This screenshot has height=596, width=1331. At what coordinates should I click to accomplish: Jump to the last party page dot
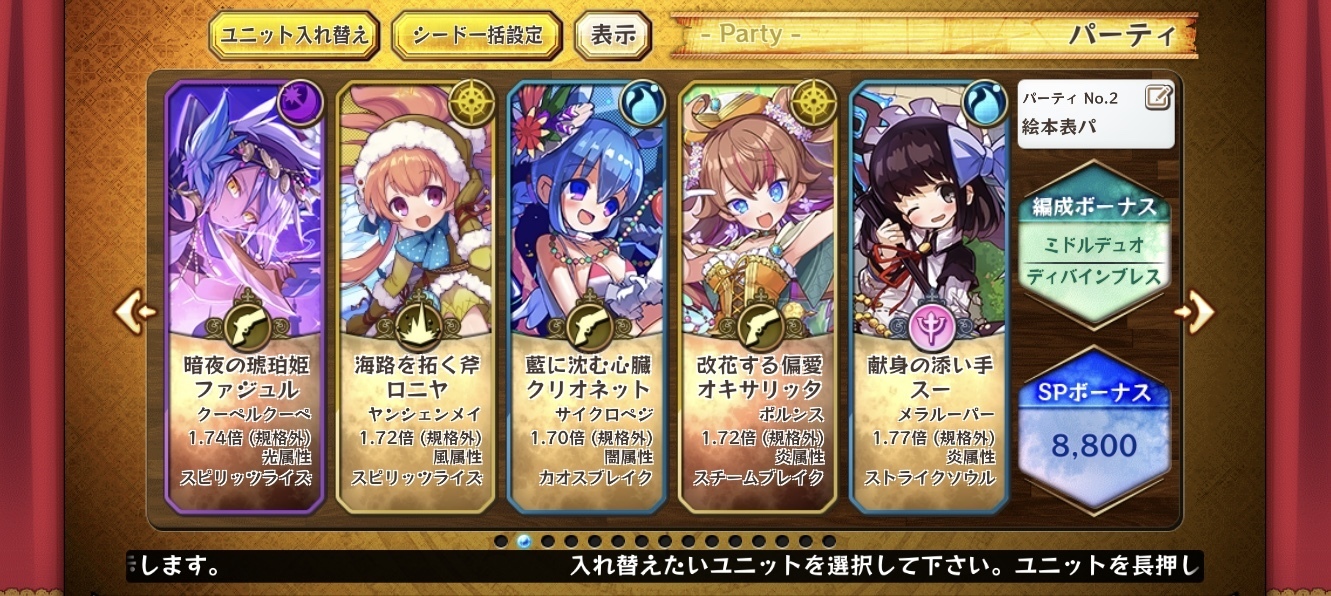829,541
